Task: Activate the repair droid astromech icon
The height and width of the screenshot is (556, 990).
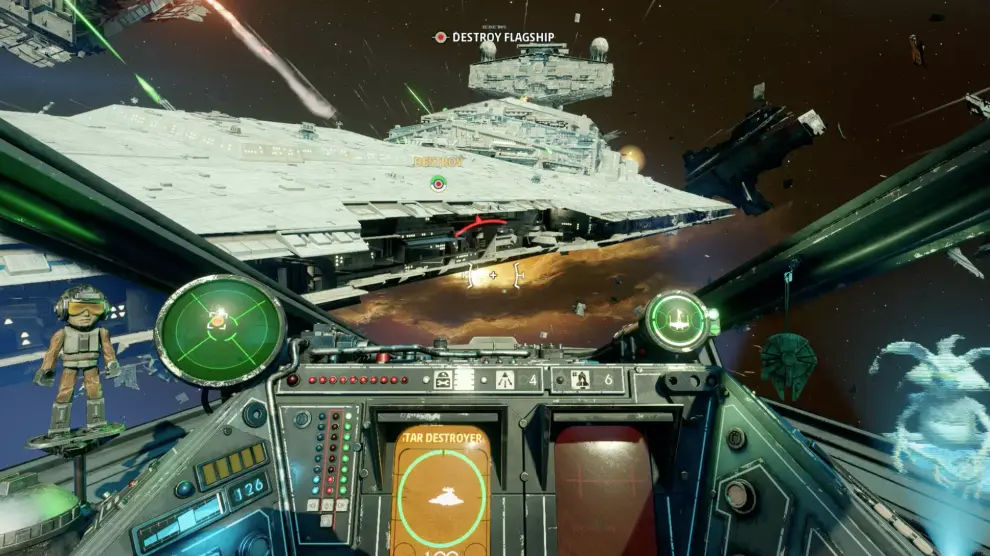Action: pos(444,380)
